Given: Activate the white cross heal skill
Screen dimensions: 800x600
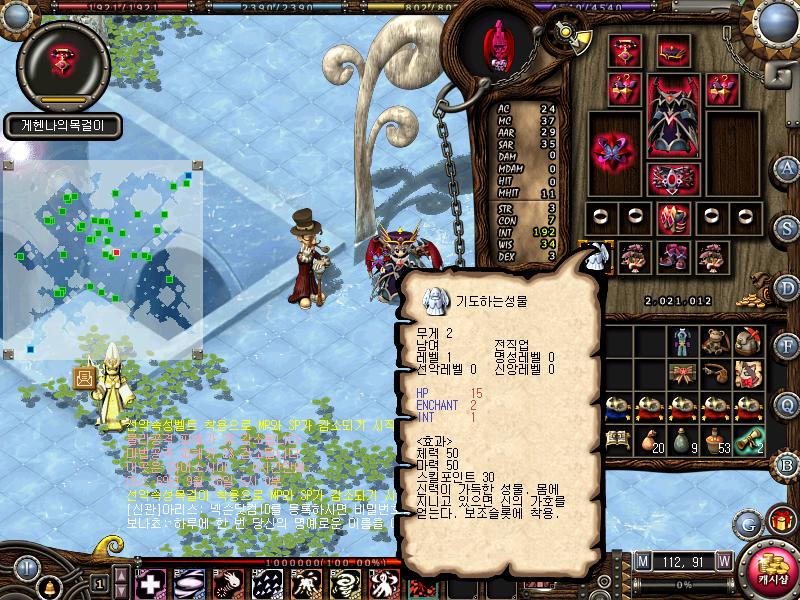Looking at the screenshot, I should pos(150,583).
